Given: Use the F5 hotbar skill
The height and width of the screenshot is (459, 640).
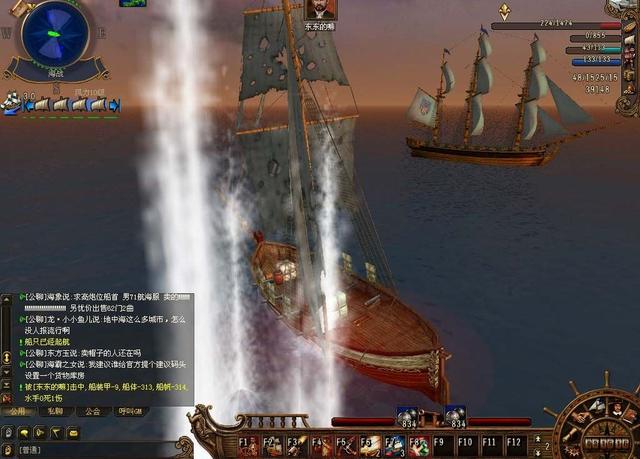Looking at the screenshot, I should coord(344,441).
